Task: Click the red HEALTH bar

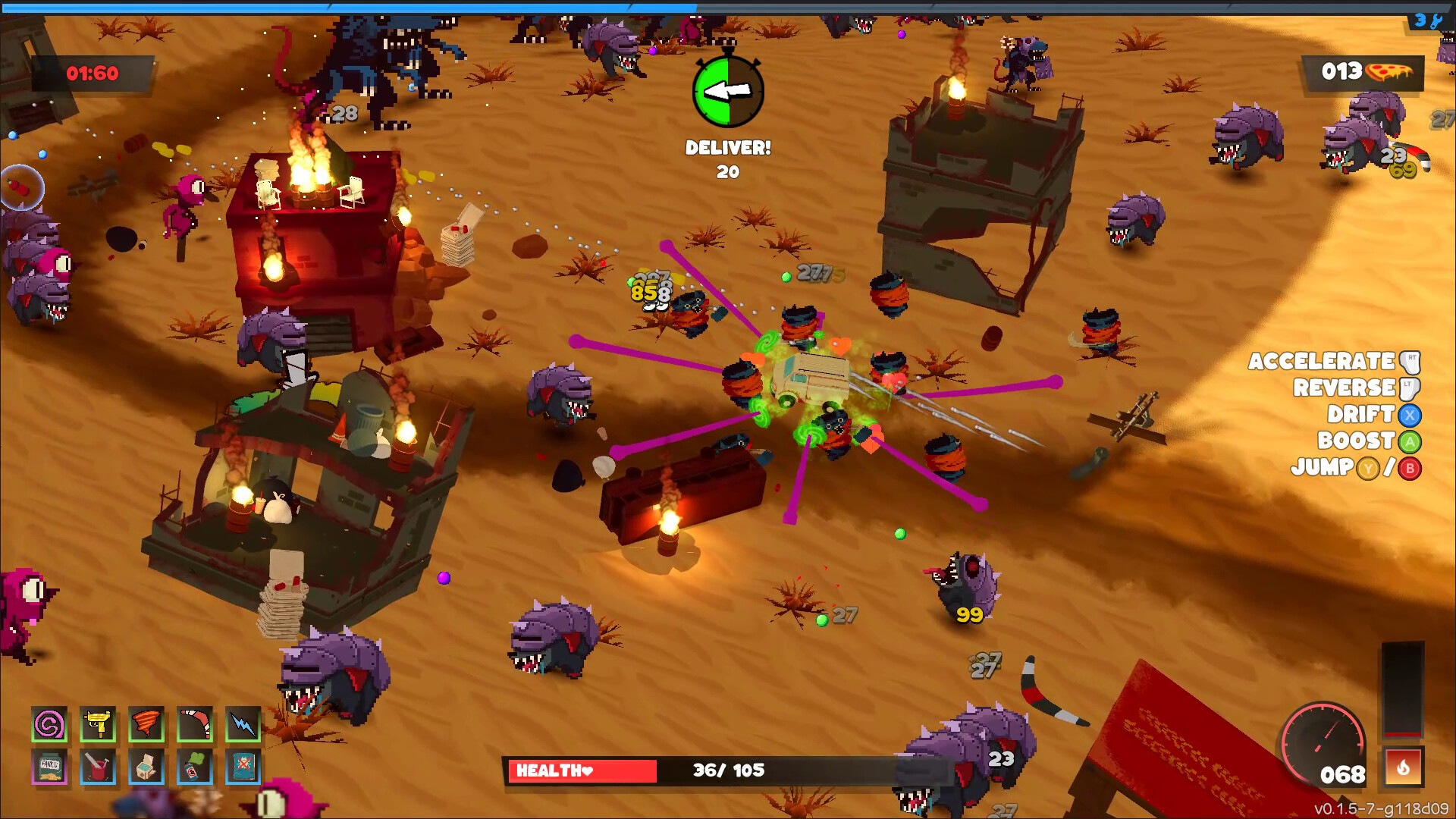Action: (x=584, y=772)
